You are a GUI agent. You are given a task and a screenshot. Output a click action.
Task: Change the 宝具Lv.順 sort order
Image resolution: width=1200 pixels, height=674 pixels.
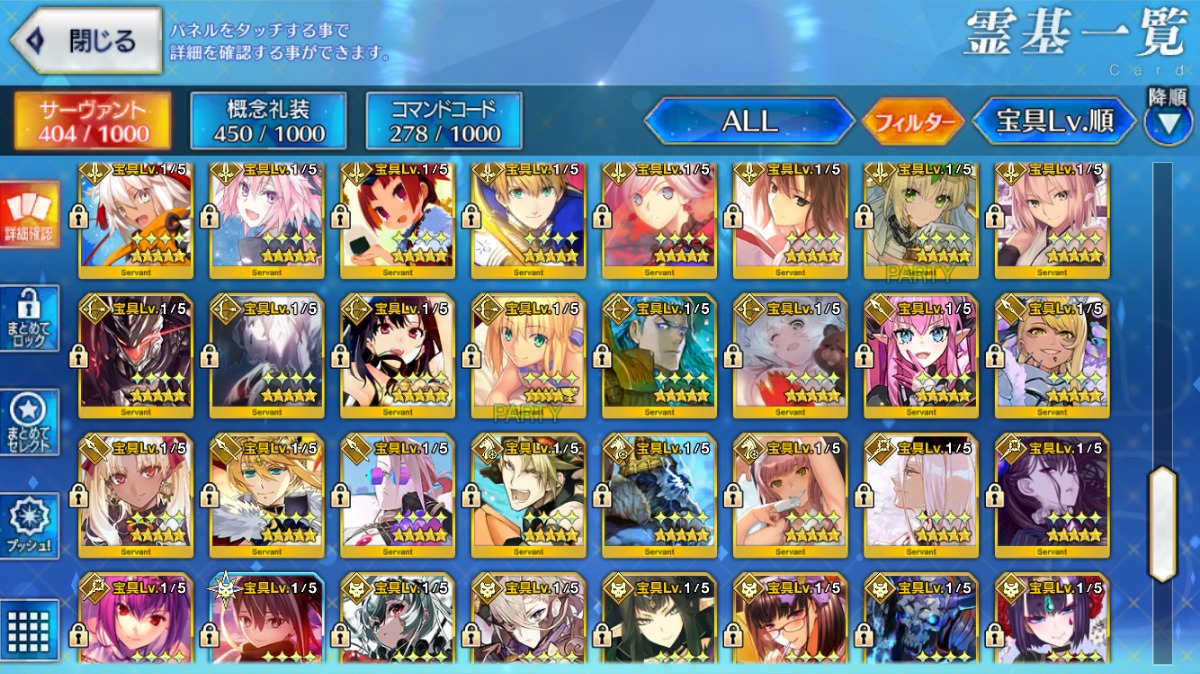click(x=1054, y=122)
